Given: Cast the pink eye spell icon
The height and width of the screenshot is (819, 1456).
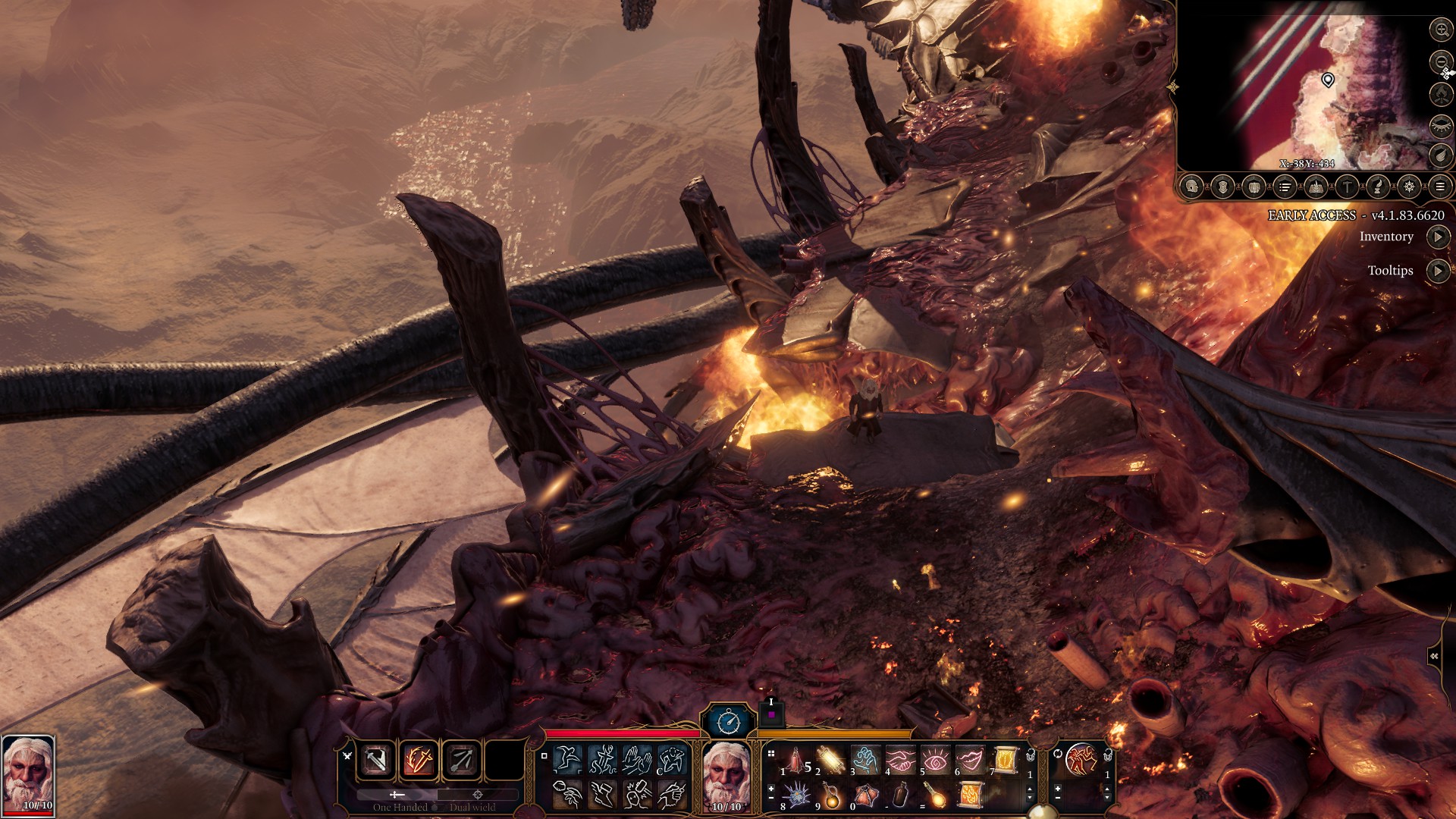Looking at the screenshot, I should 935,759.
